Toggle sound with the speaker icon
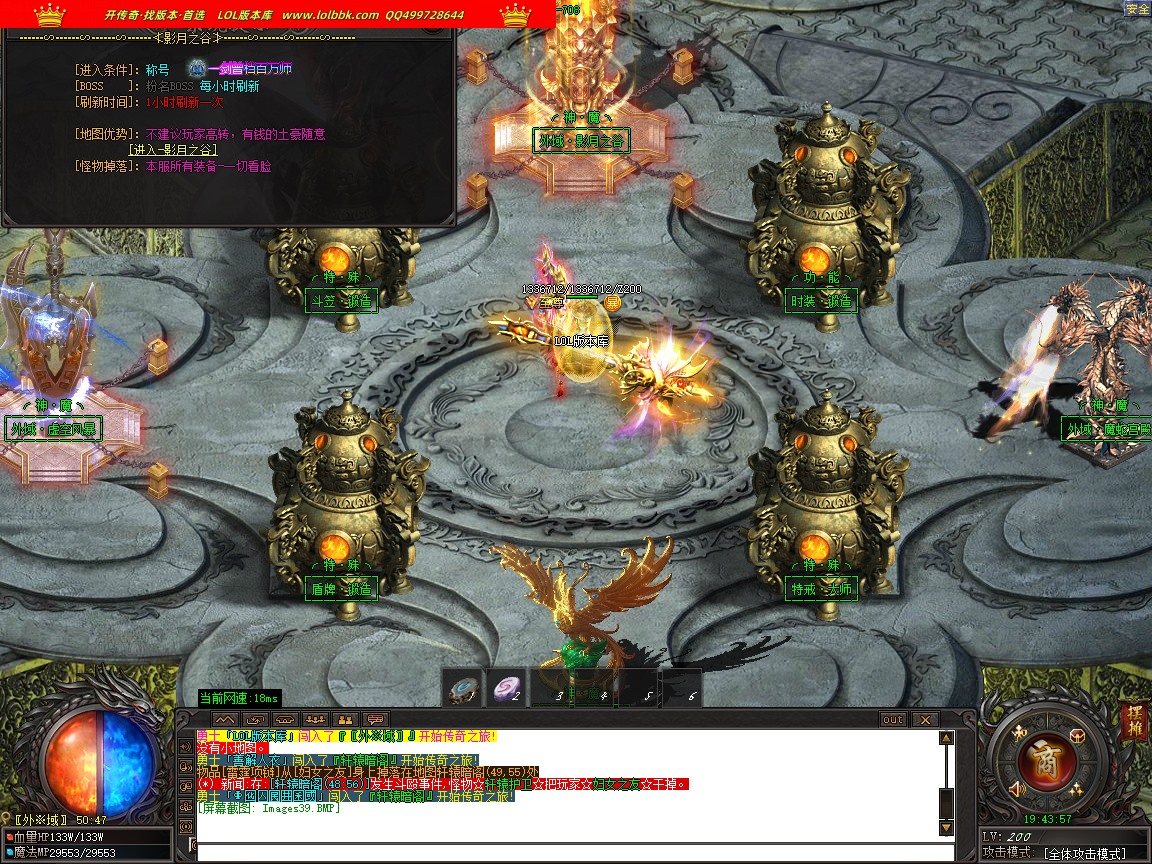 tap(1017, 790)
